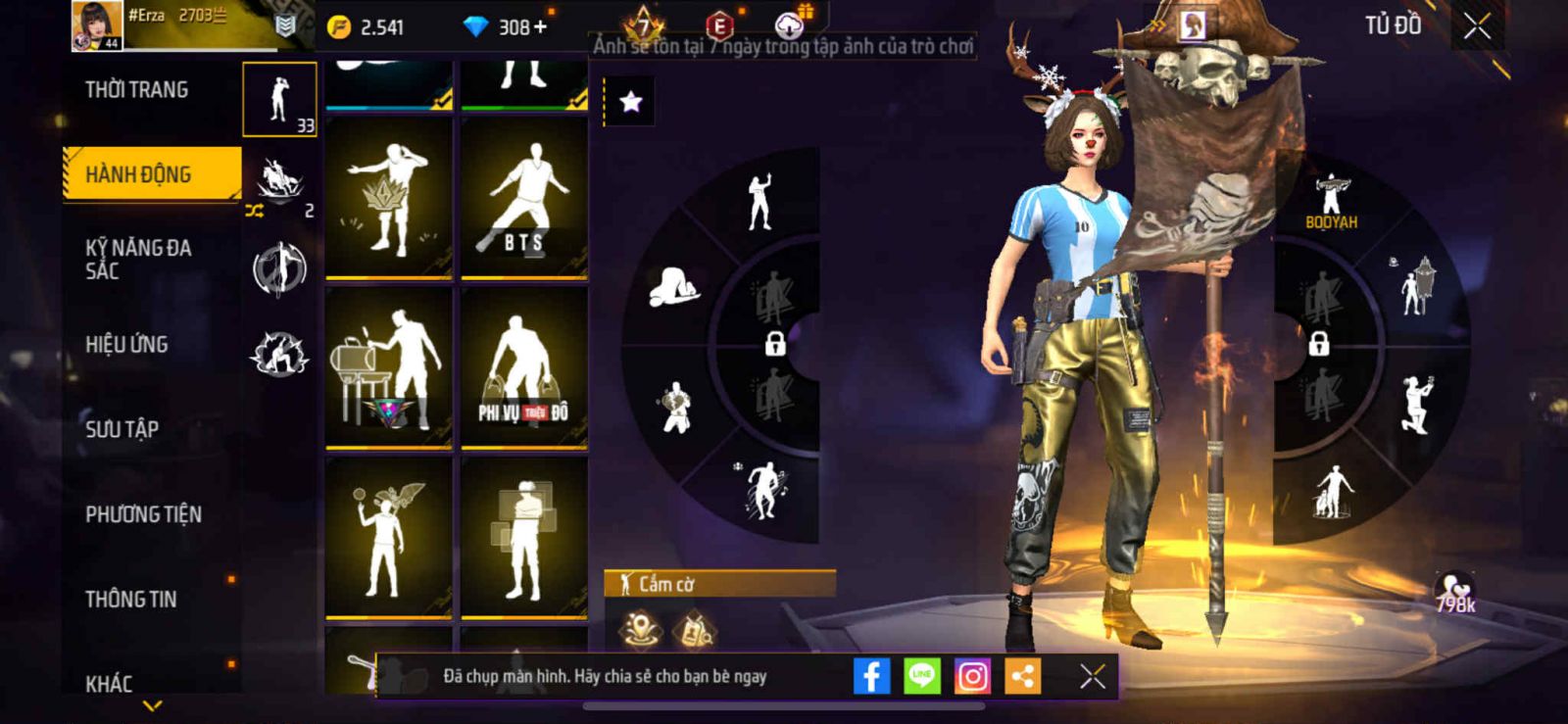Open the Phương Tiện category
The width and height of the screenshot is (1568, 724).
pos(144,514)
